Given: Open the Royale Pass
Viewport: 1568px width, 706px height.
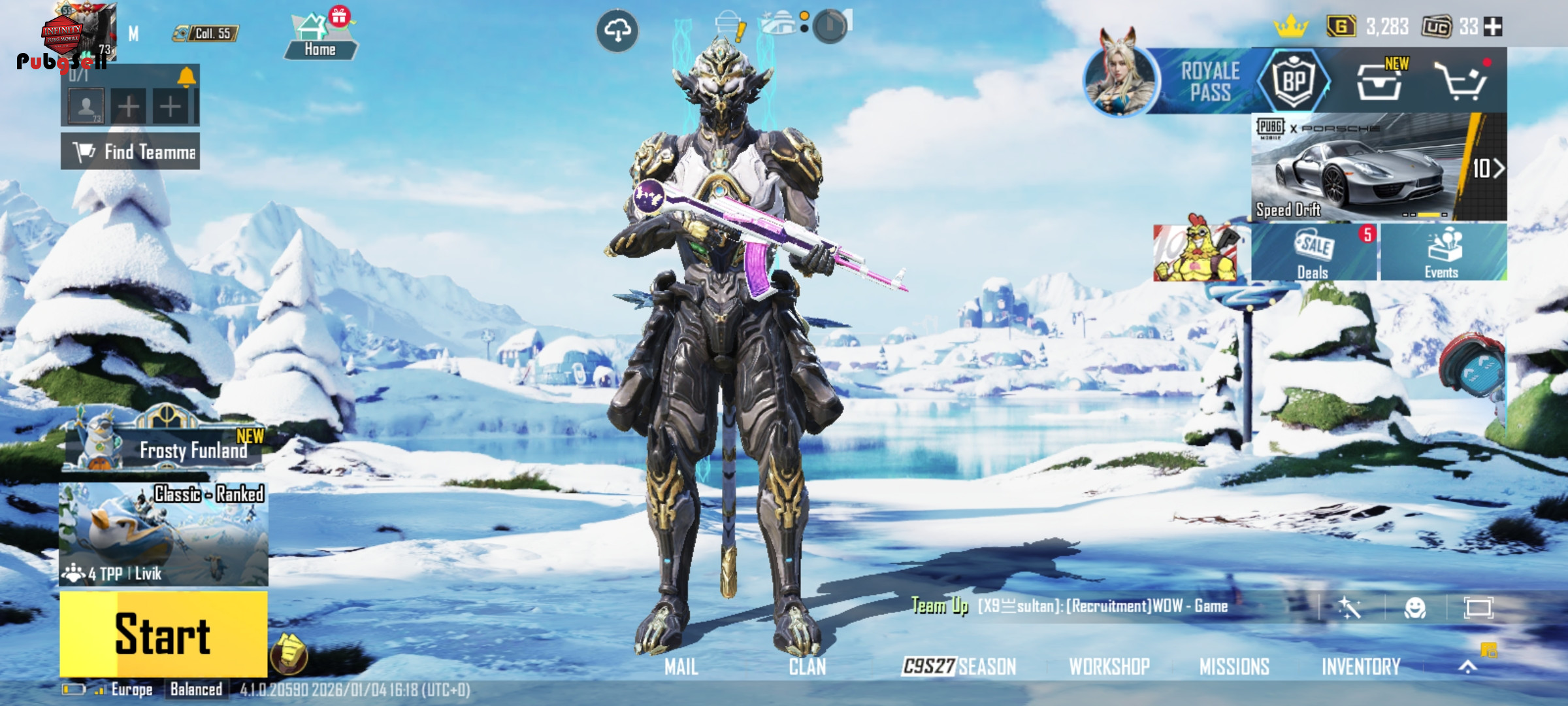Looking at the screenshot, I should coord(1209,82).
